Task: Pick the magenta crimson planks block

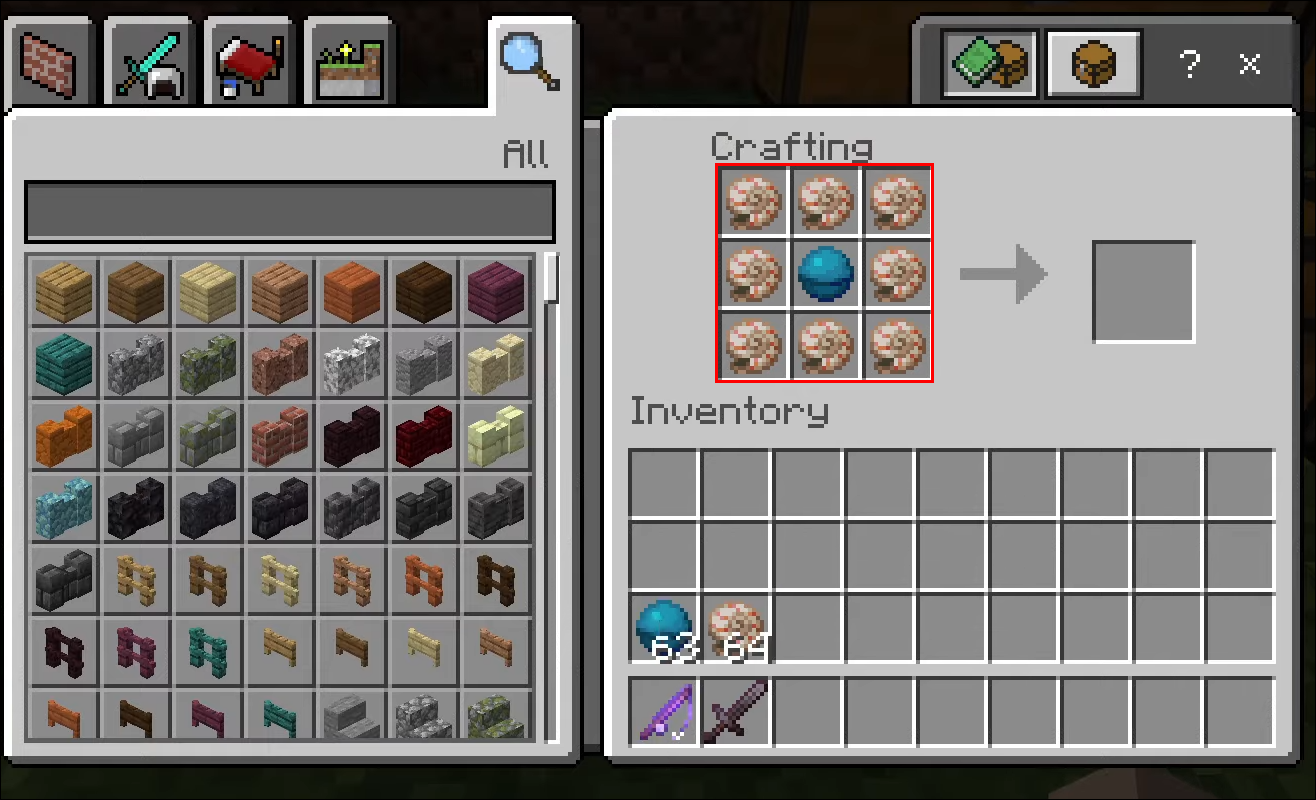Action: click(x=495, y=289)
